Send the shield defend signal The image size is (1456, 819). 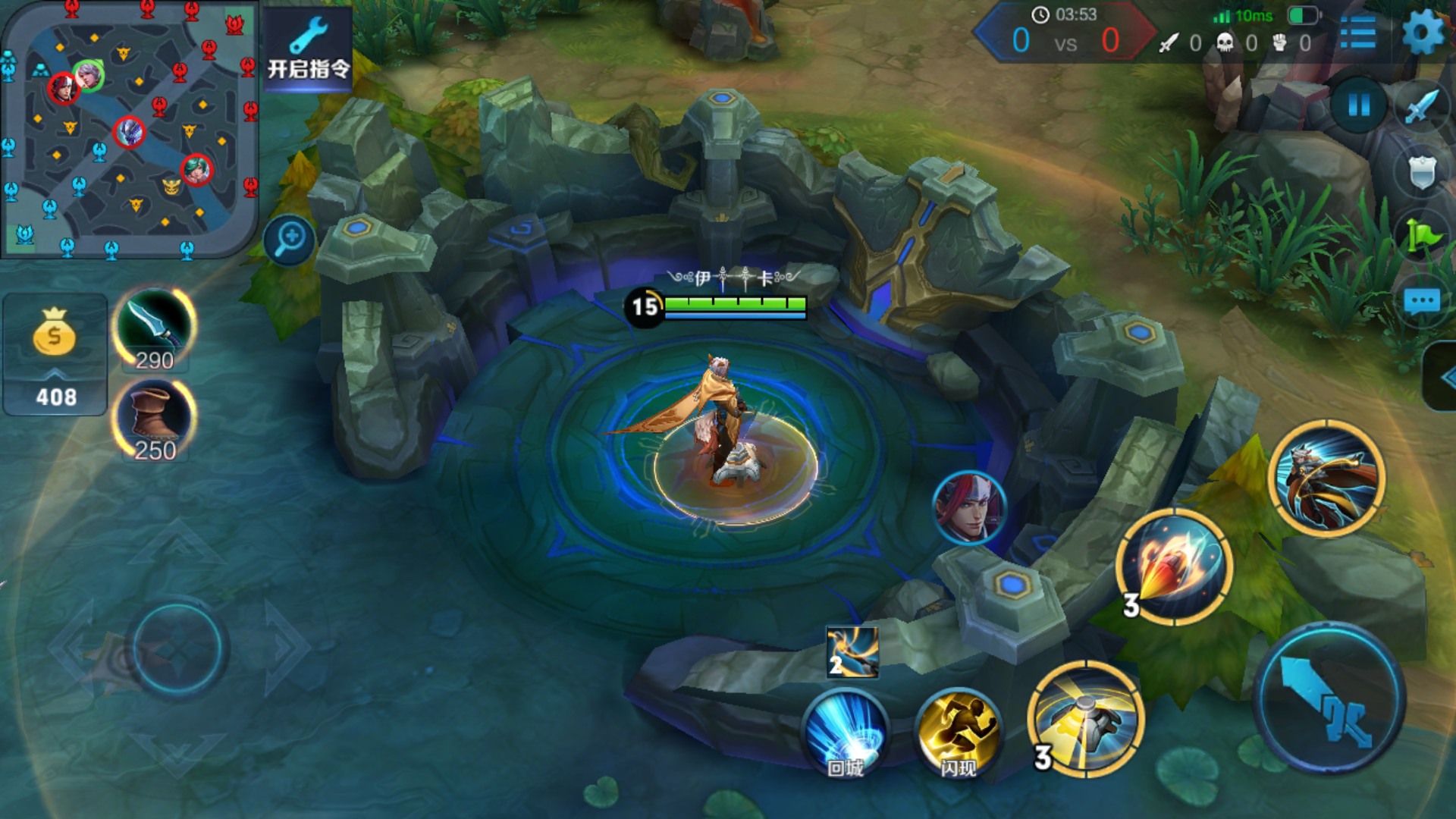pos(1422,171)
